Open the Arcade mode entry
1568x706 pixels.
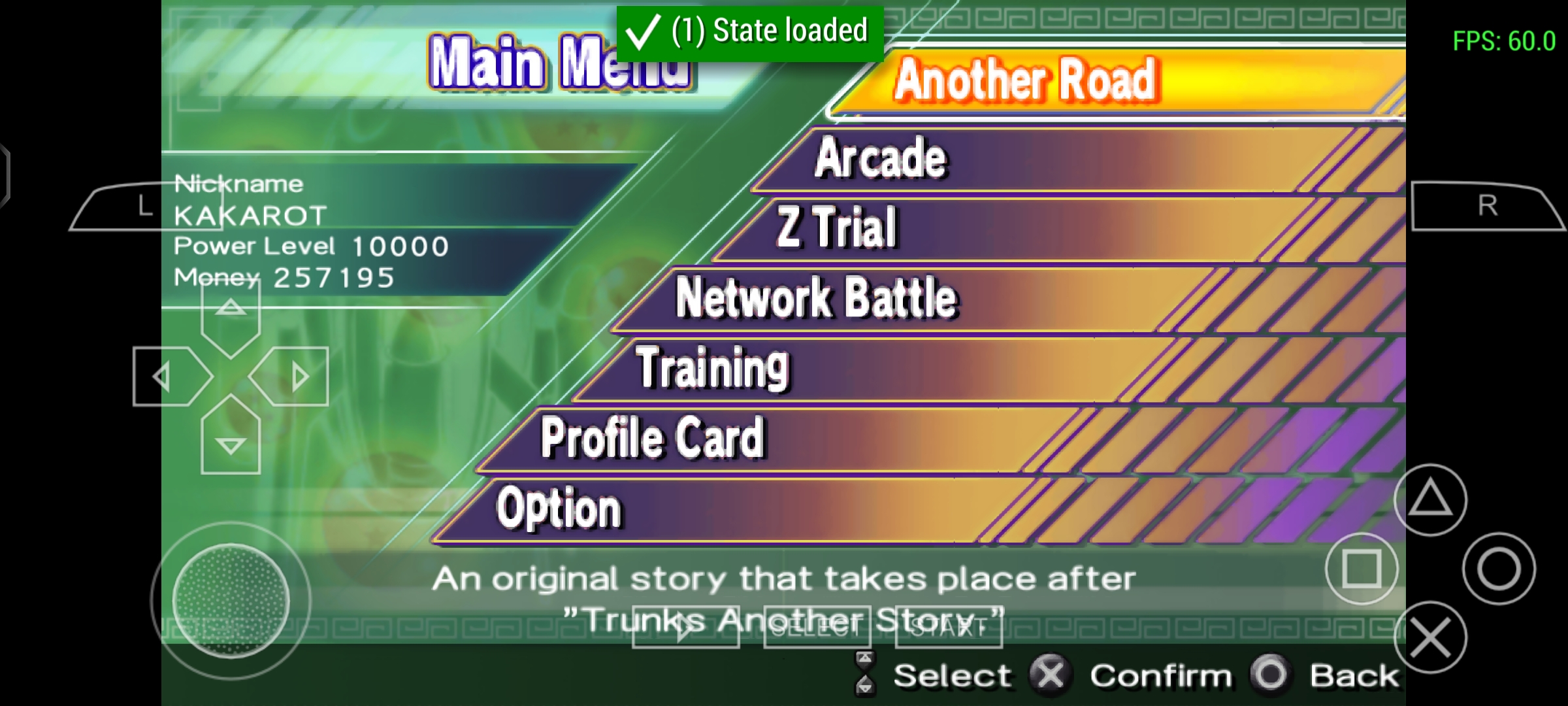coord(881,158)
